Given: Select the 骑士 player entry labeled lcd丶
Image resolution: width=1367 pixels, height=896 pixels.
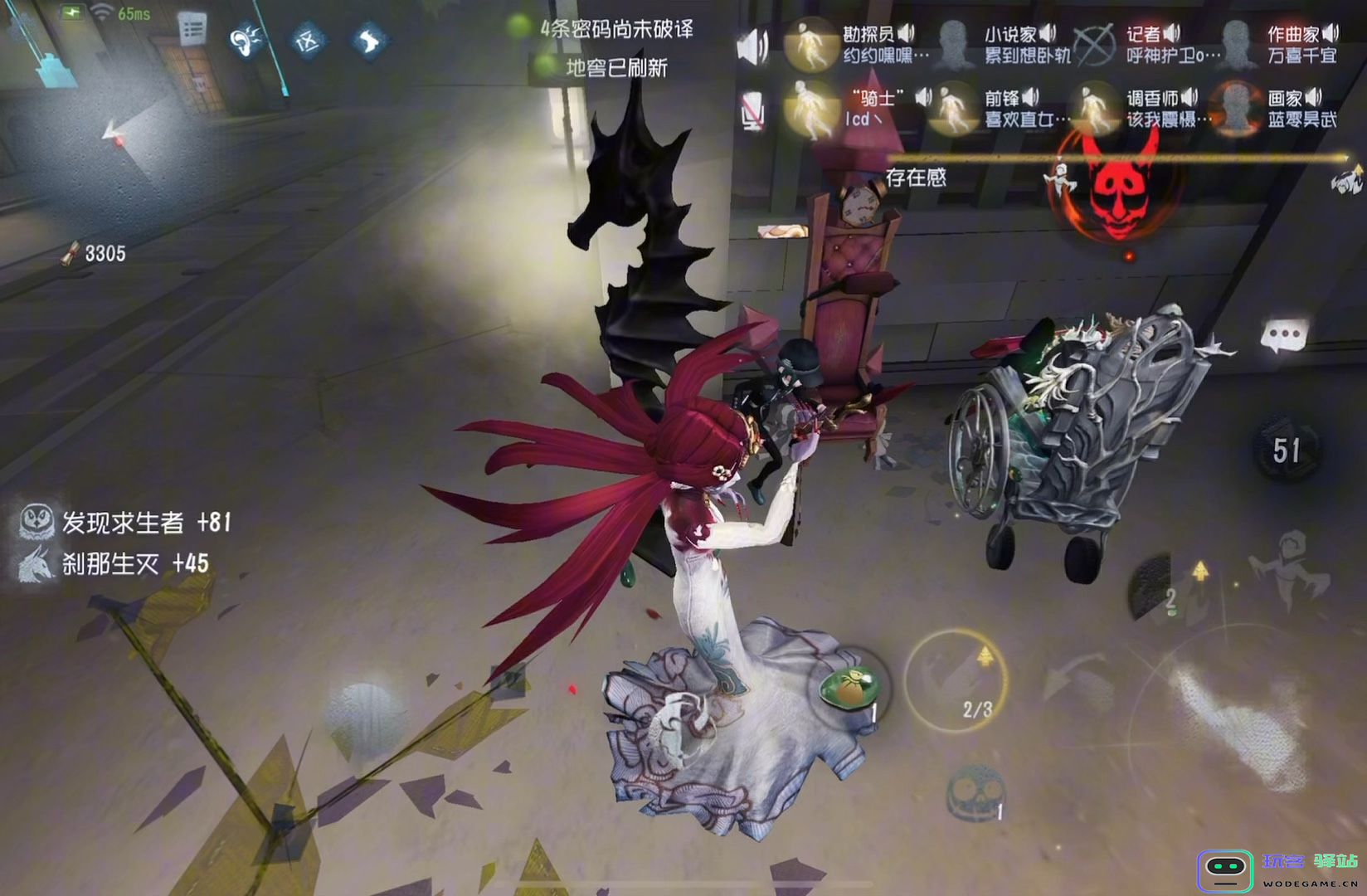Looking at the screenshot, I should [x=875, y=106].
